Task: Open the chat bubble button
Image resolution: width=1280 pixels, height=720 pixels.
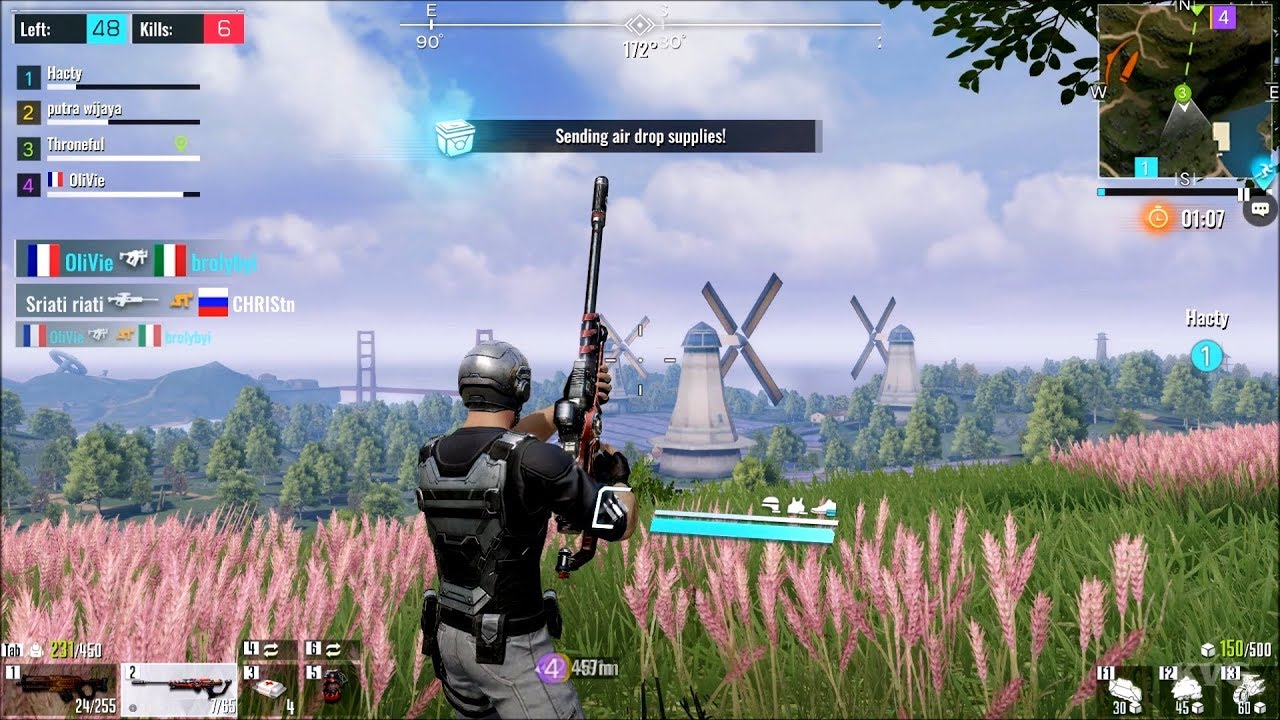Action: pyautogui.click(x=1260, y=209)
